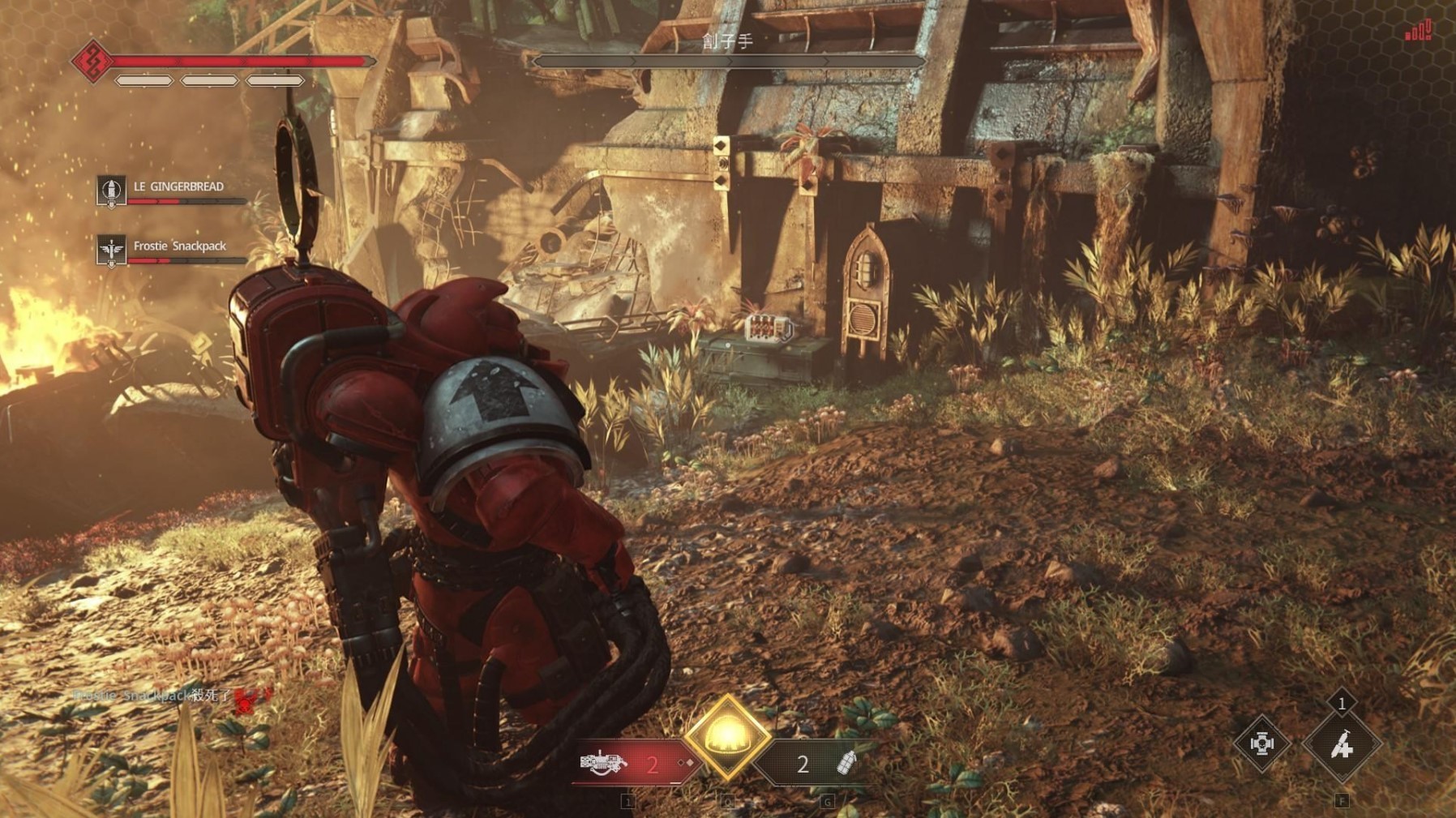The height and width of the screenshot is (818, 1456).
Task: Click the red player class emblem
Action: point(92,61)
